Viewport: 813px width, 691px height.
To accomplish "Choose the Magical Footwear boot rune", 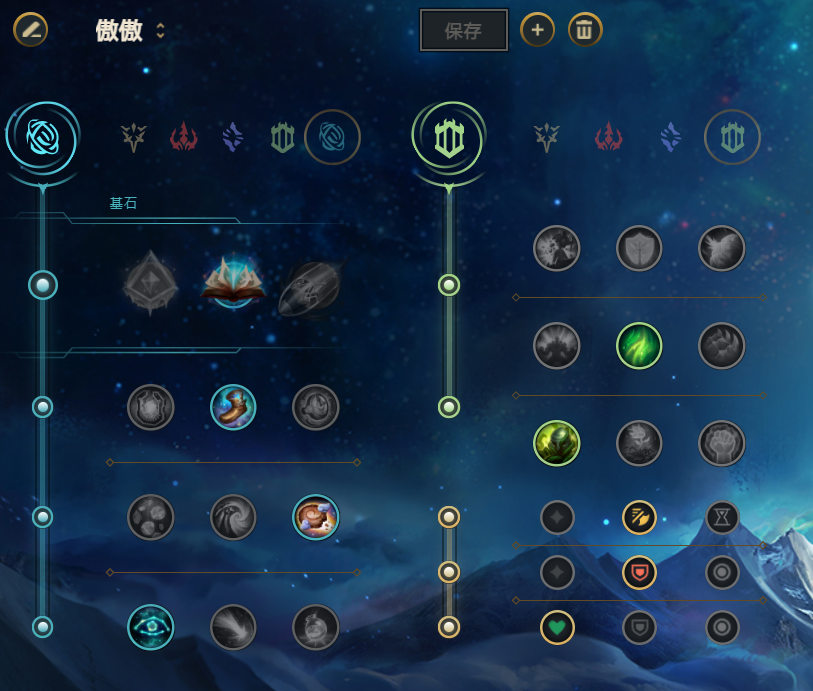I will (233, 407).
